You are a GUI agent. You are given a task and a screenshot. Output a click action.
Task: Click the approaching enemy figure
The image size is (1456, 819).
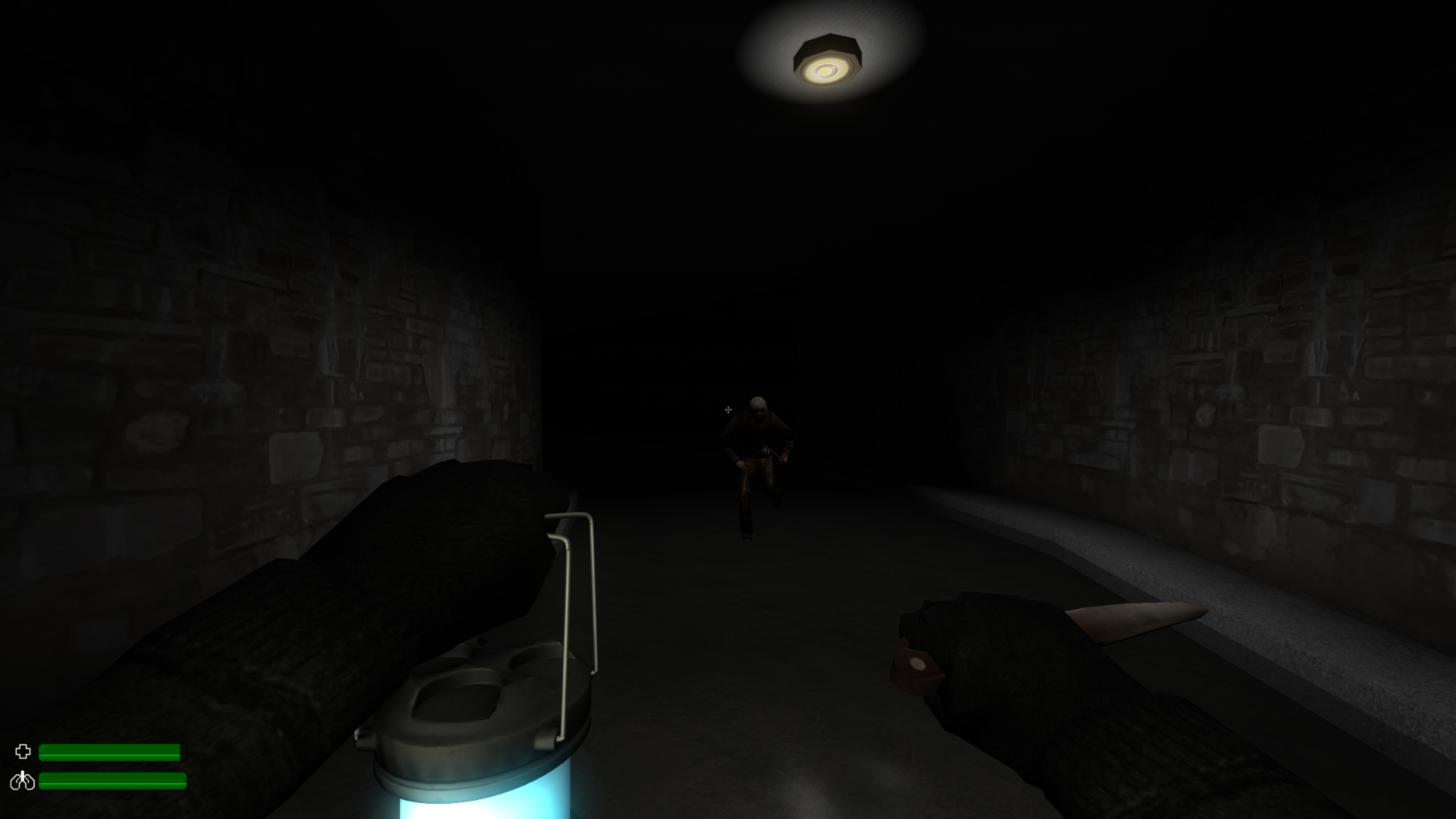click(x=758, y=458)
